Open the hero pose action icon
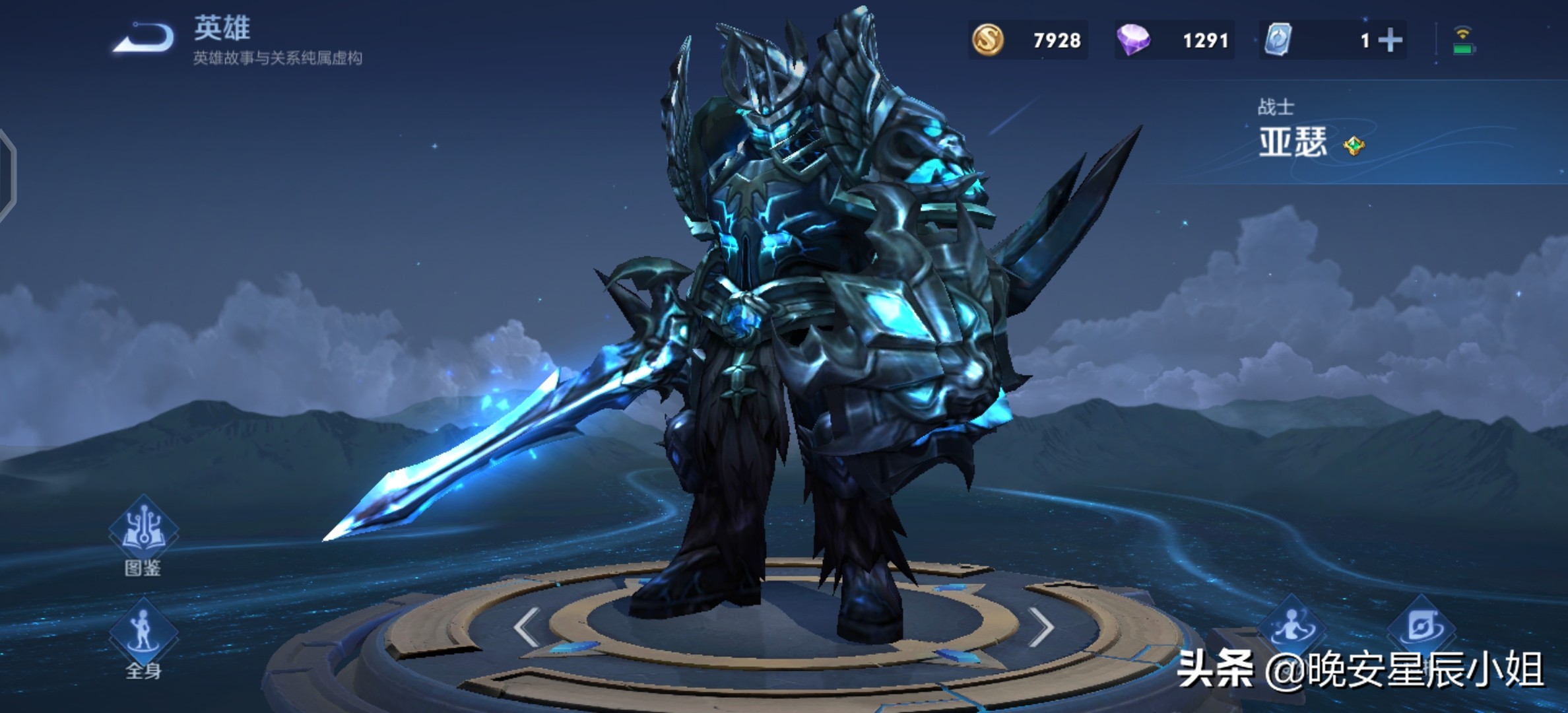1568x713 pixels. 1291,625
